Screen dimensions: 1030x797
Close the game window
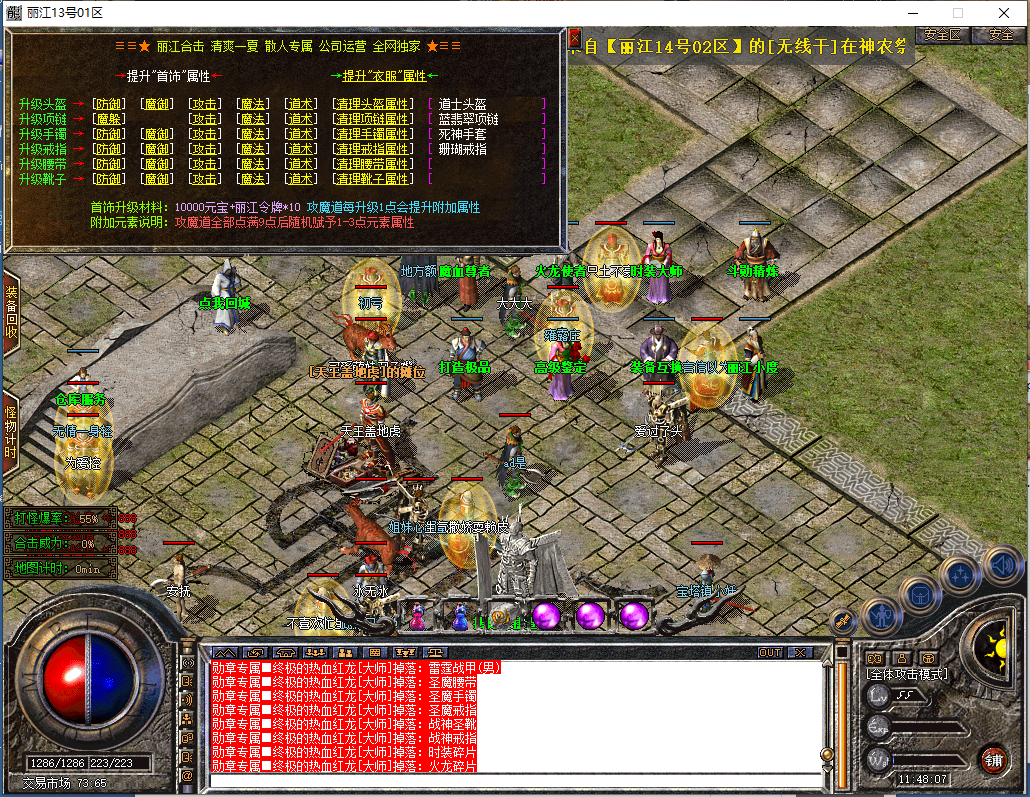[1004, 13]
